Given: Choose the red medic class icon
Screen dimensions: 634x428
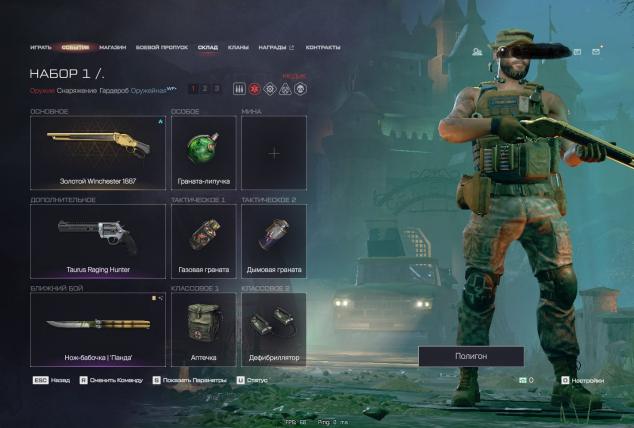Looking at the screenshot, I should [x=254, y=89].
